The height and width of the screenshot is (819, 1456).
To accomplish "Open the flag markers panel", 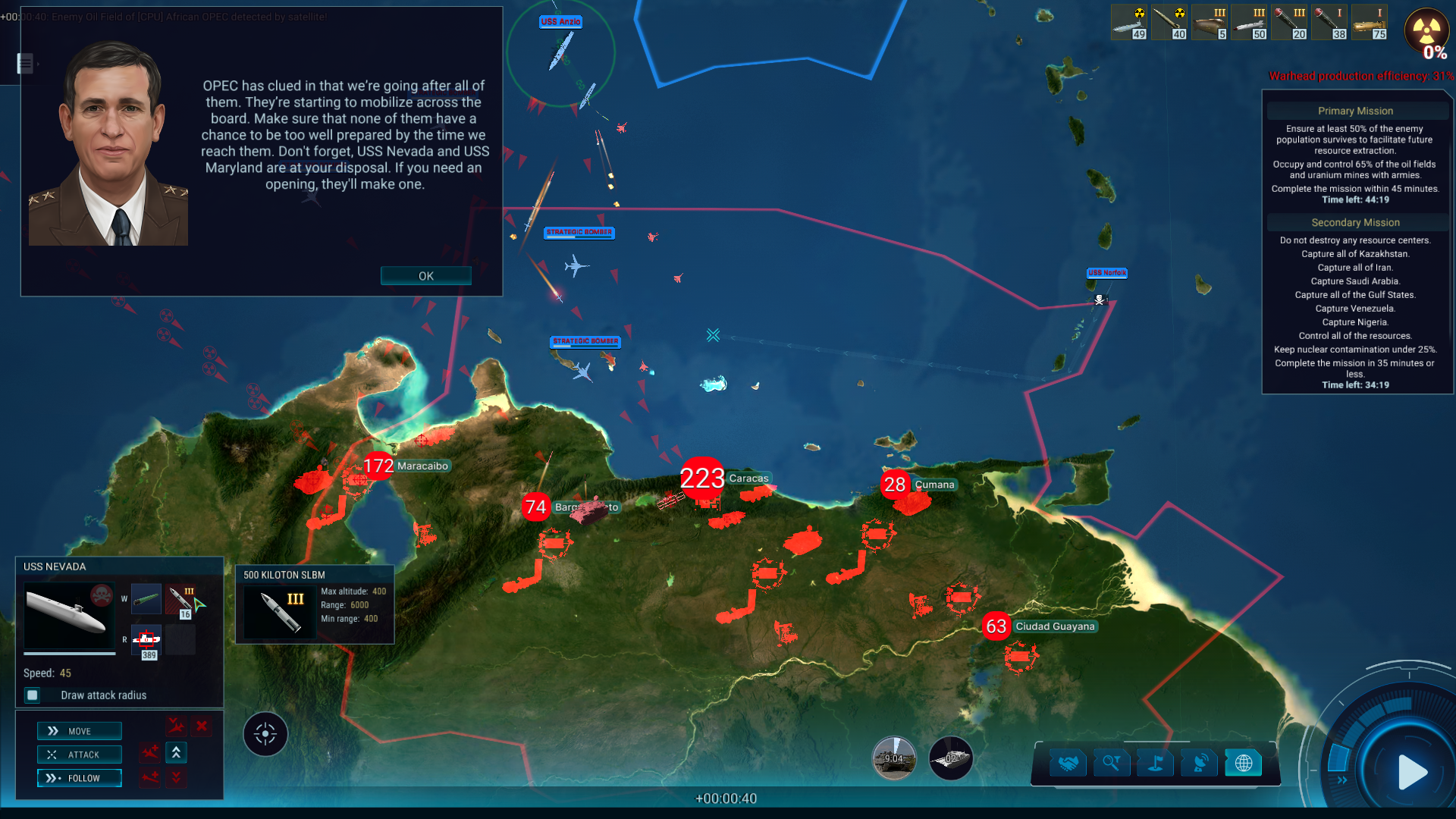I will click(x=1155, y=763).
